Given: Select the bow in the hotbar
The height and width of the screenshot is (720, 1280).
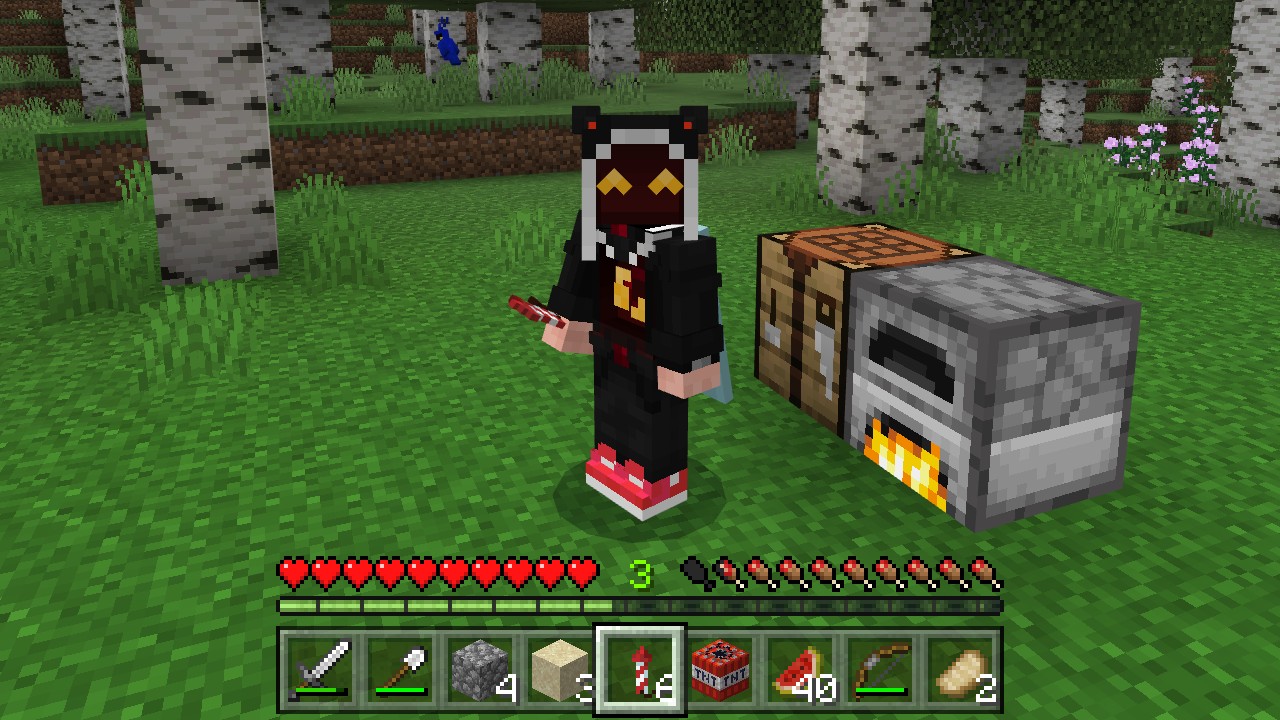Looking at the screenshot, I should pos(881,668).
